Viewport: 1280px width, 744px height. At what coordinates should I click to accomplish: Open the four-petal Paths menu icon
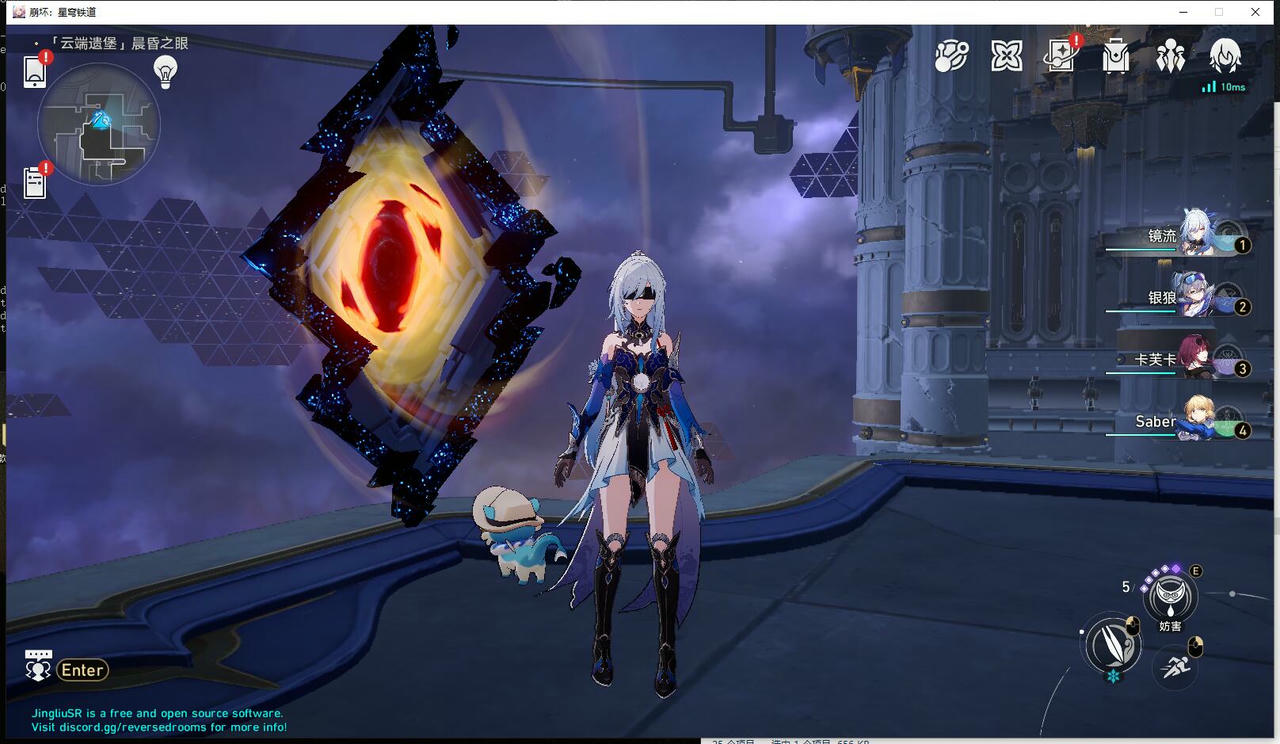coord(1006,57)
